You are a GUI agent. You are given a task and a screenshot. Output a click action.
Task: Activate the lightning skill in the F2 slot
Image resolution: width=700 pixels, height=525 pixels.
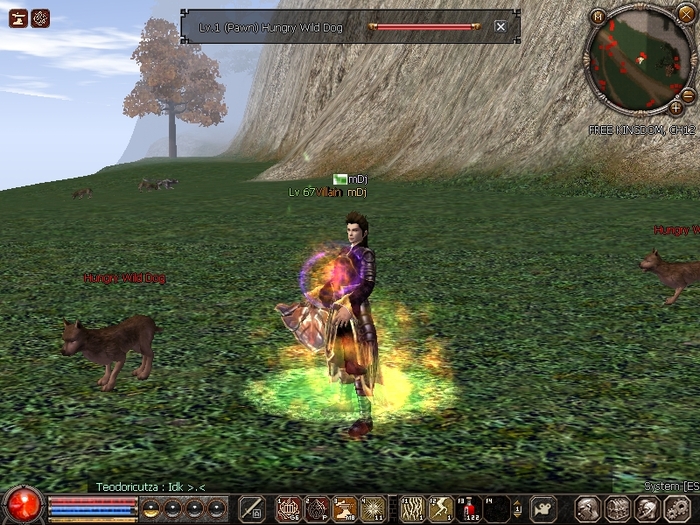pos(441,509)
